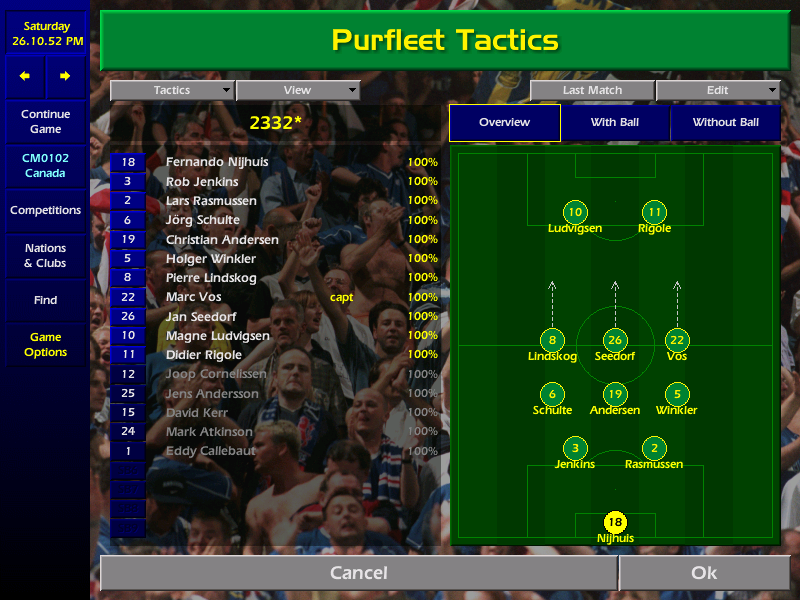The height and width of the screenshot is (600, 800).
Task: Select Fernando Nijhuis in the squad list
Action: click(217, 162)
